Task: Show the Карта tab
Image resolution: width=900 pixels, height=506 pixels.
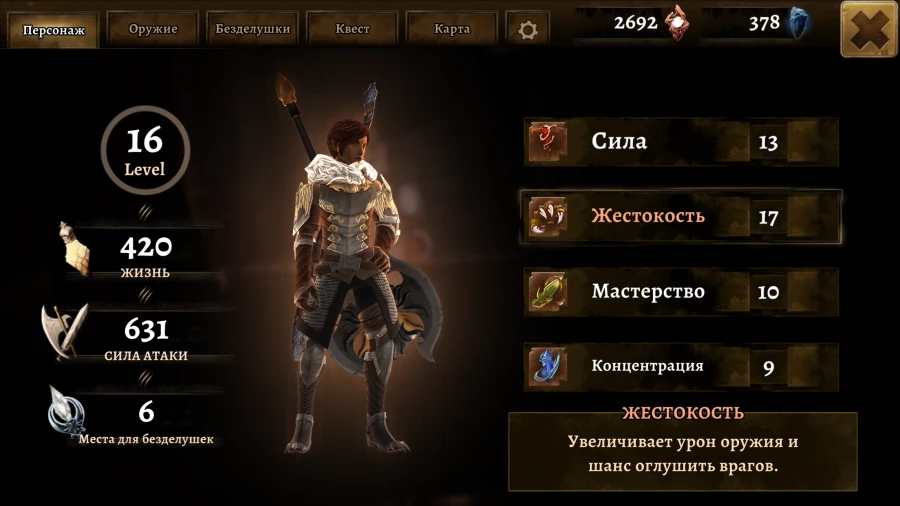Action: pyautogui.click(x=452, y=29)
